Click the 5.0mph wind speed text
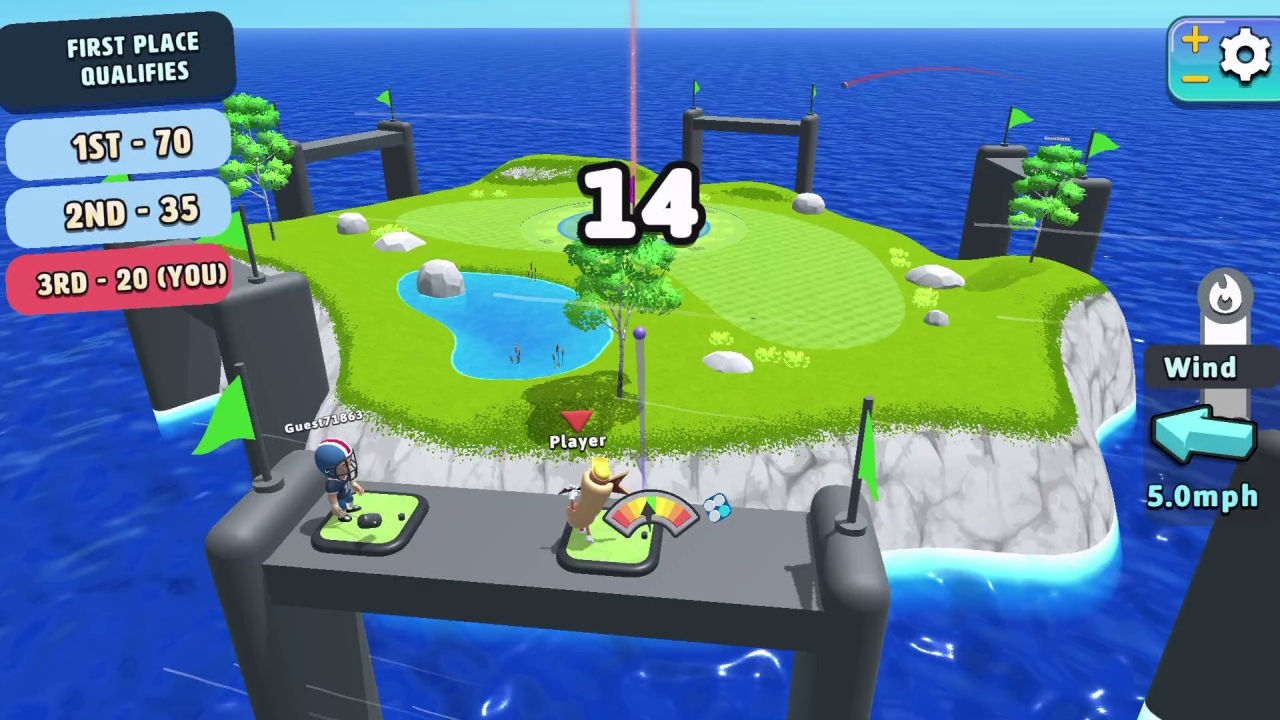The height and width of the screenshot is (720, 1280). [1201, 497]
